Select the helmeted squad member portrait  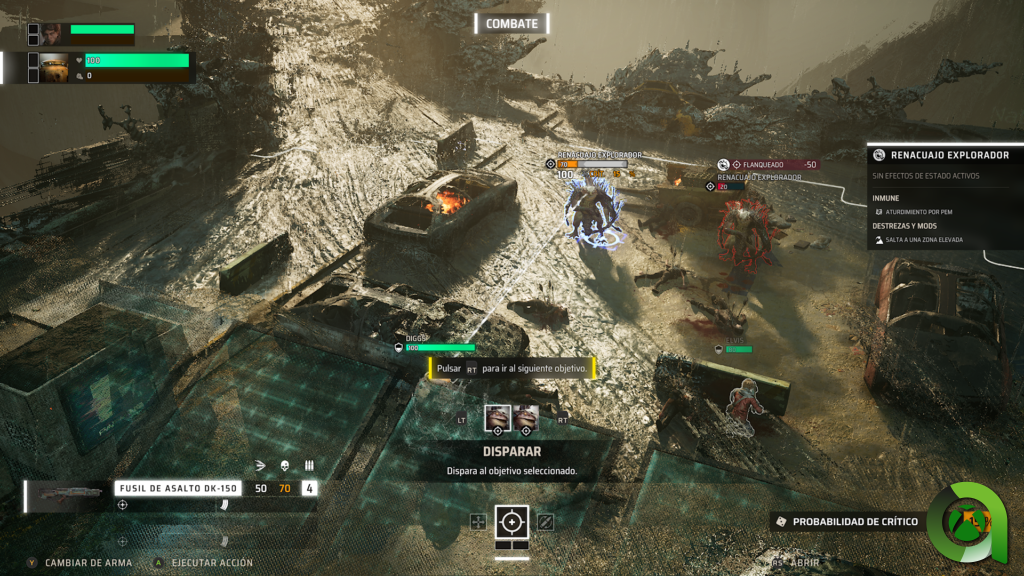point(54,67)
